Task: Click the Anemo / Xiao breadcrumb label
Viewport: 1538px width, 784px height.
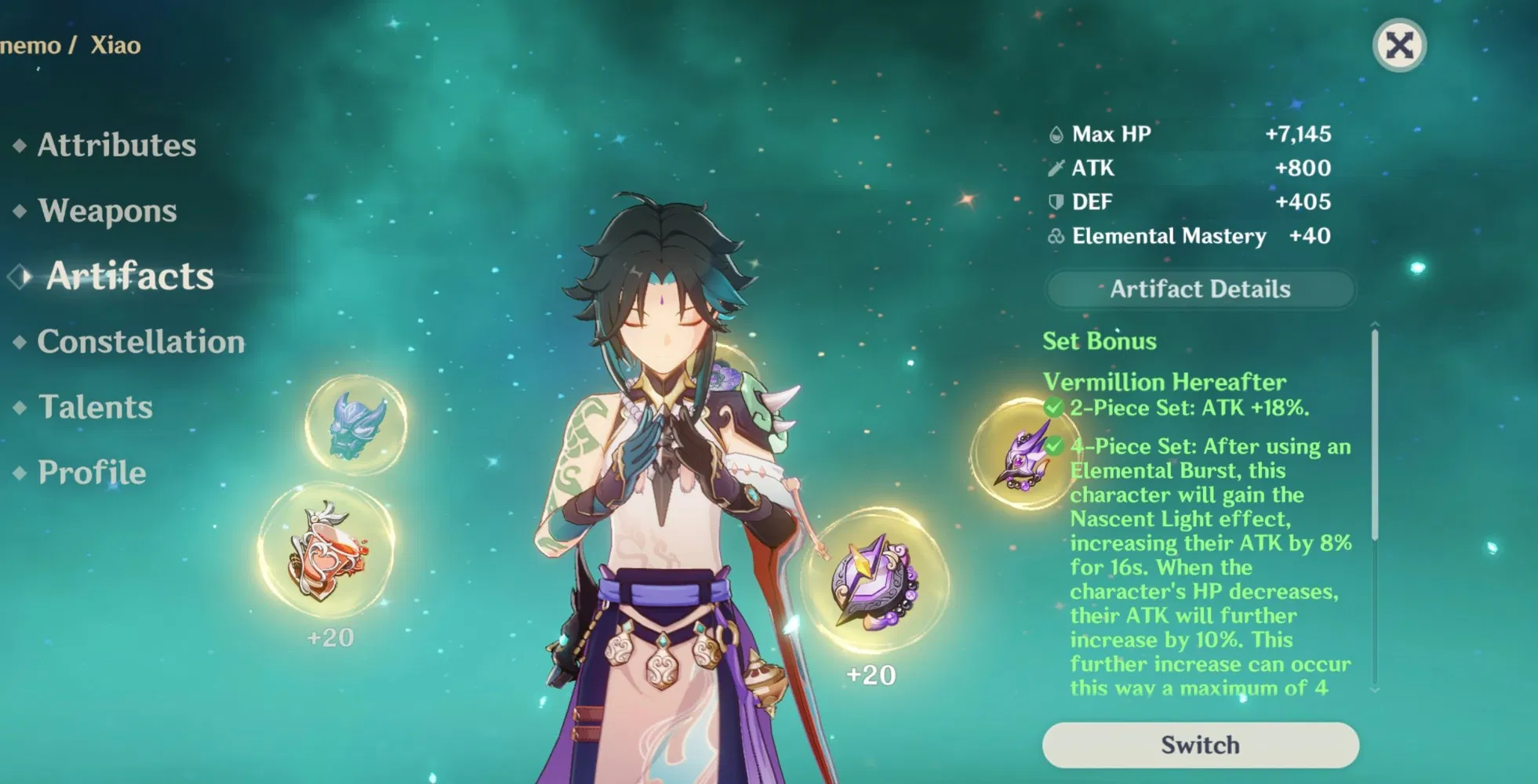Action: tap(71, 45)
